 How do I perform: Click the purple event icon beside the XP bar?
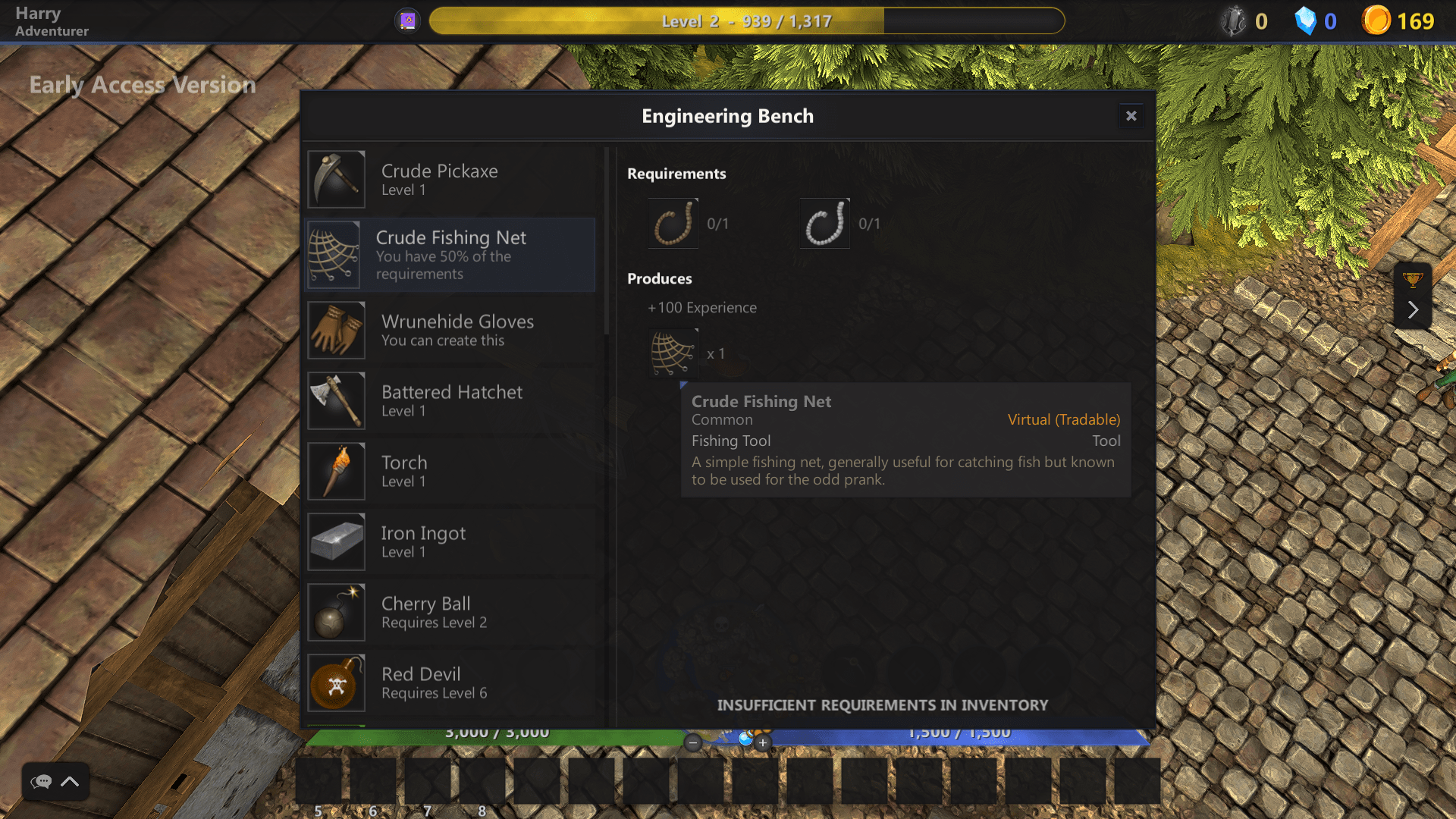(407, 19)
